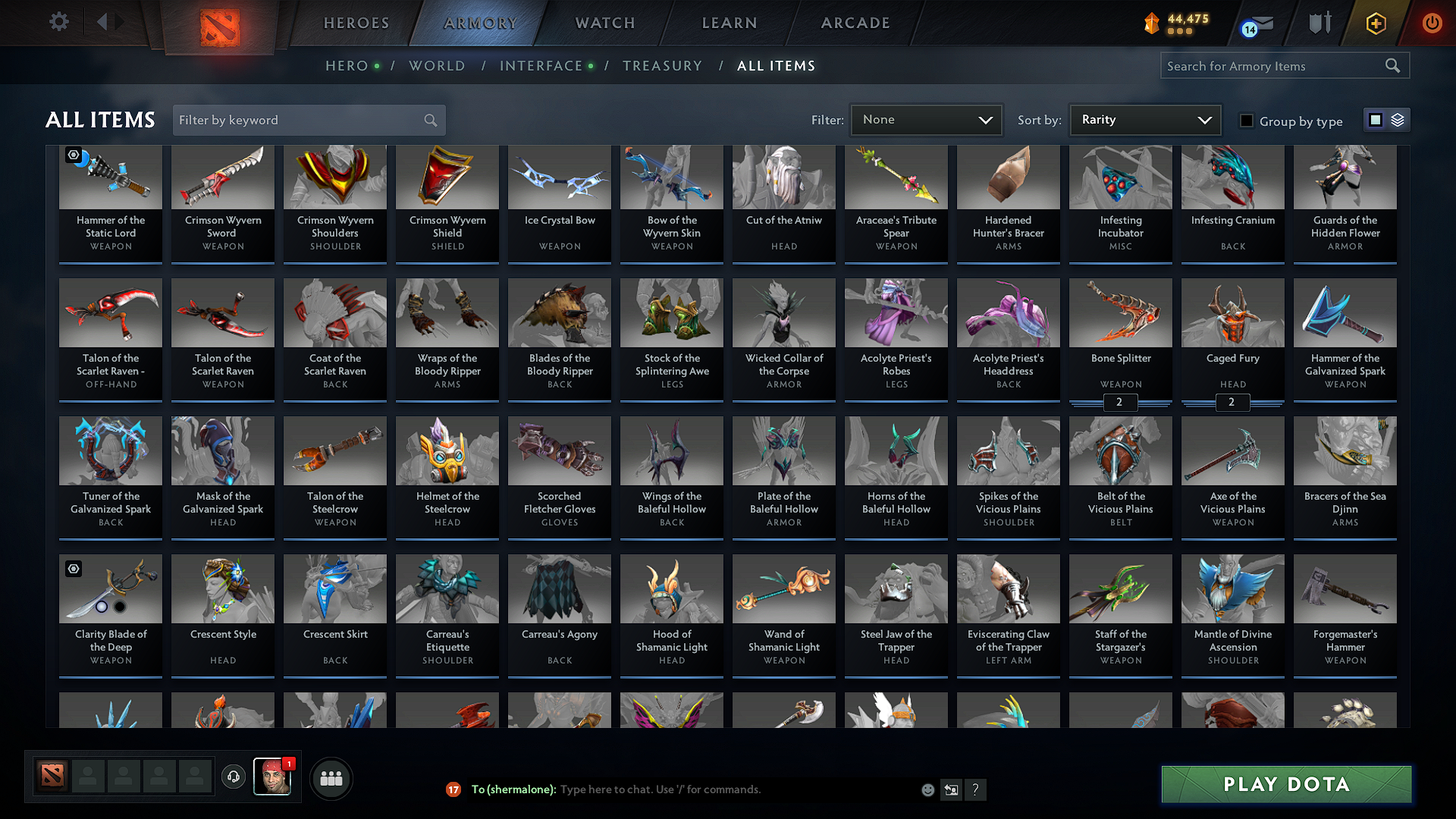Open the Sort by Rarity dropdown
The image size is (1456, 819).
(1145, 119)
